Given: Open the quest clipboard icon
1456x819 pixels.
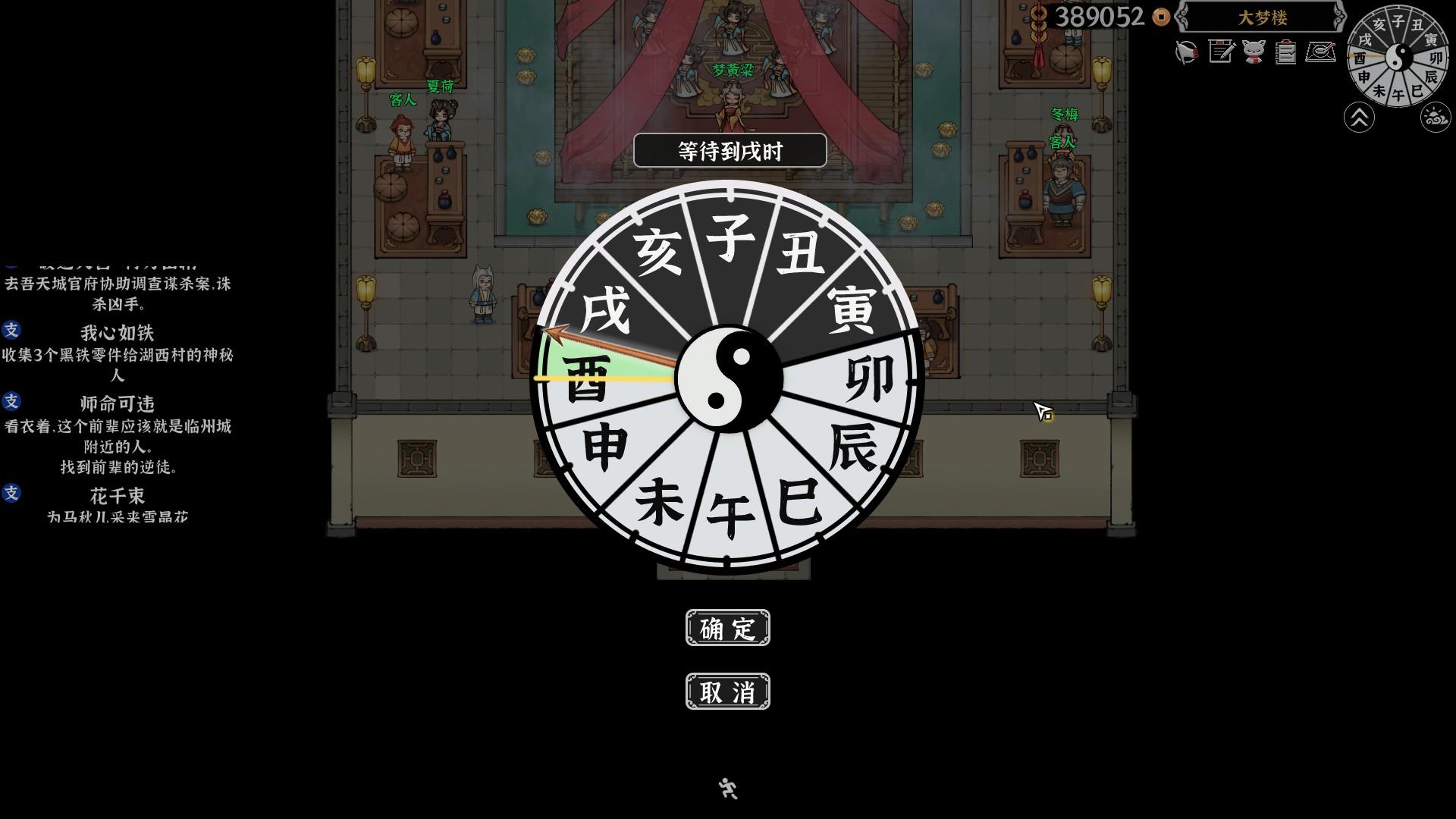Looking at the screenshot, I should coord(1286,52).
